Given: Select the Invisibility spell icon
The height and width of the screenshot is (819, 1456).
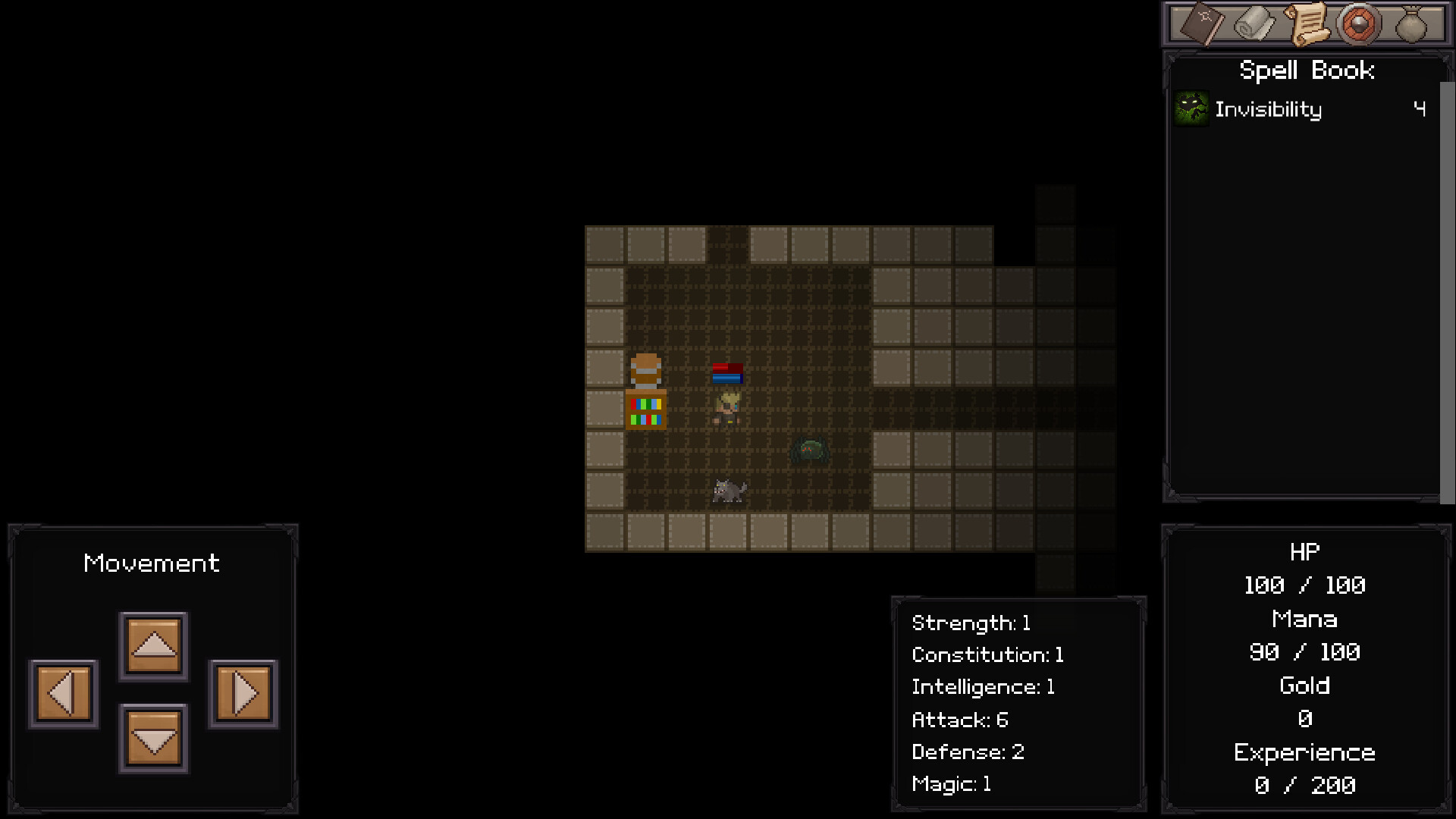Looking at the screenshot, I should [1191, 108].
